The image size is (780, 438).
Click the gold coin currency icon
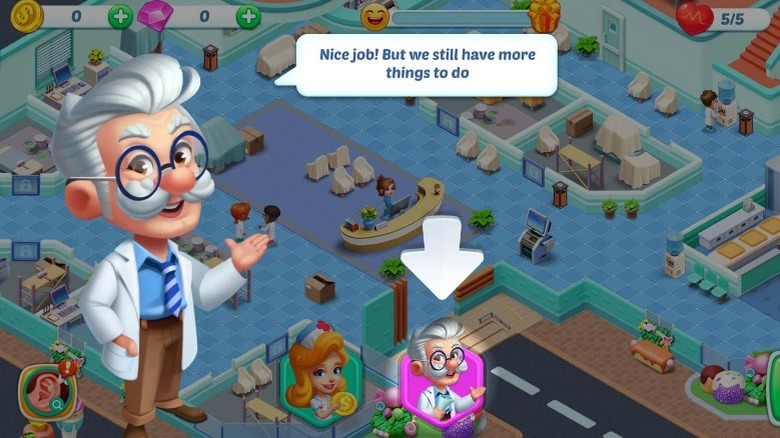[x=22, y=15]
